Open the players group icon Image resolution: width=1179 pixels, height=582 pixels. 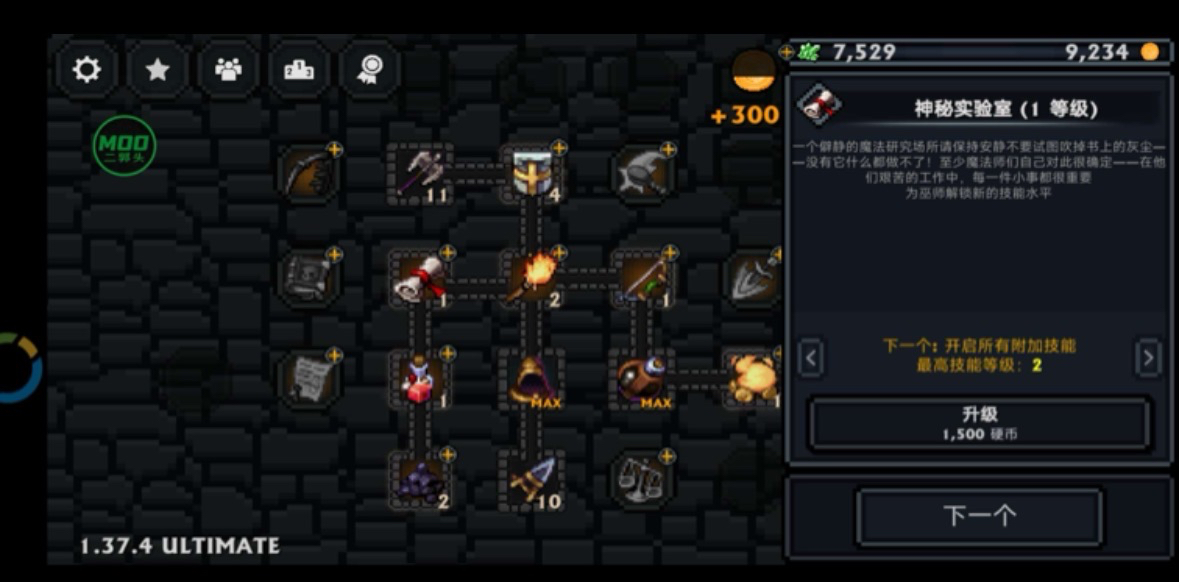click(229, 69)
